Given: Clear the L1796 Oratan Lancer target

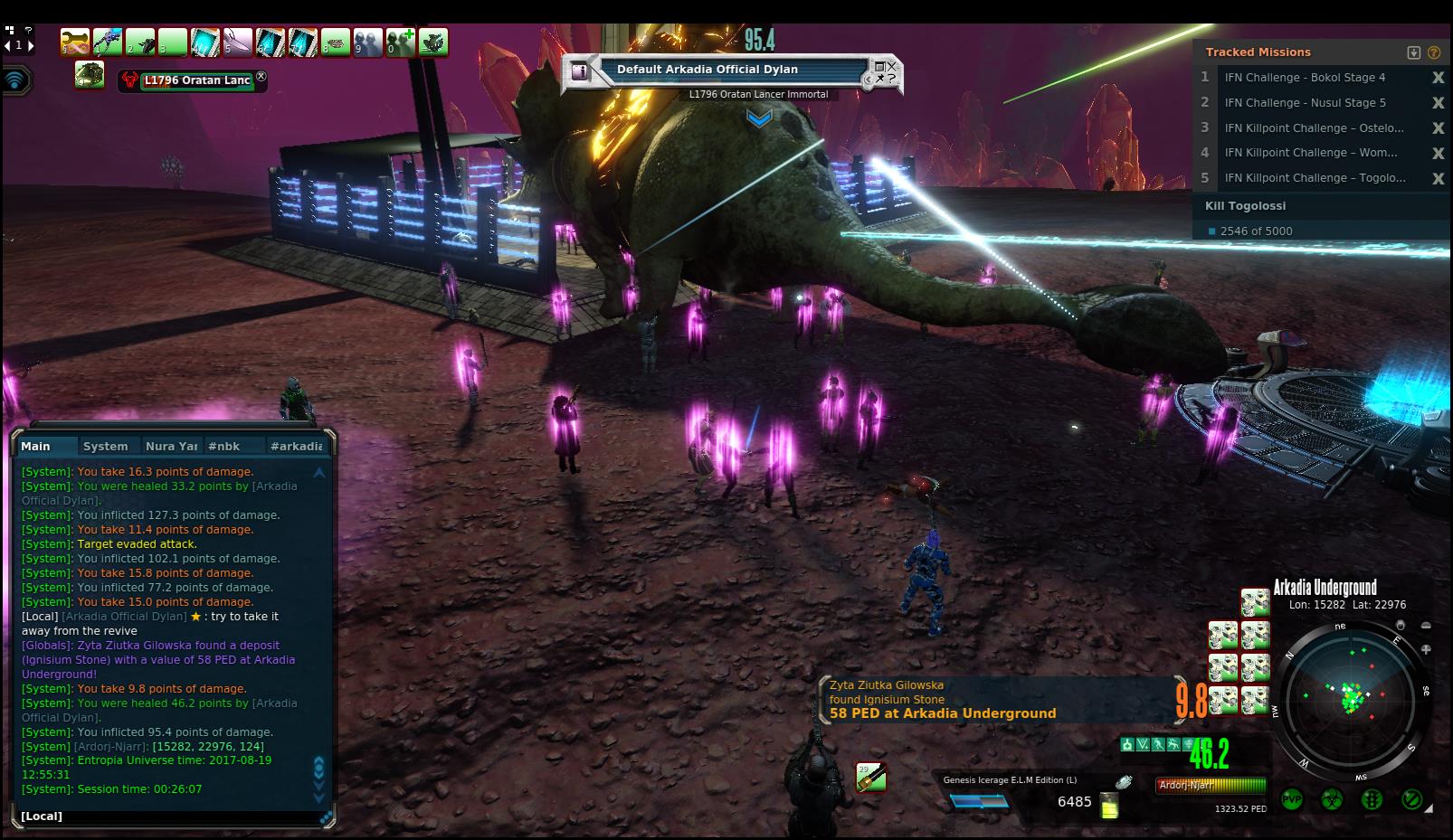Looking at the screenshot, I should click(x=261, y=77).
